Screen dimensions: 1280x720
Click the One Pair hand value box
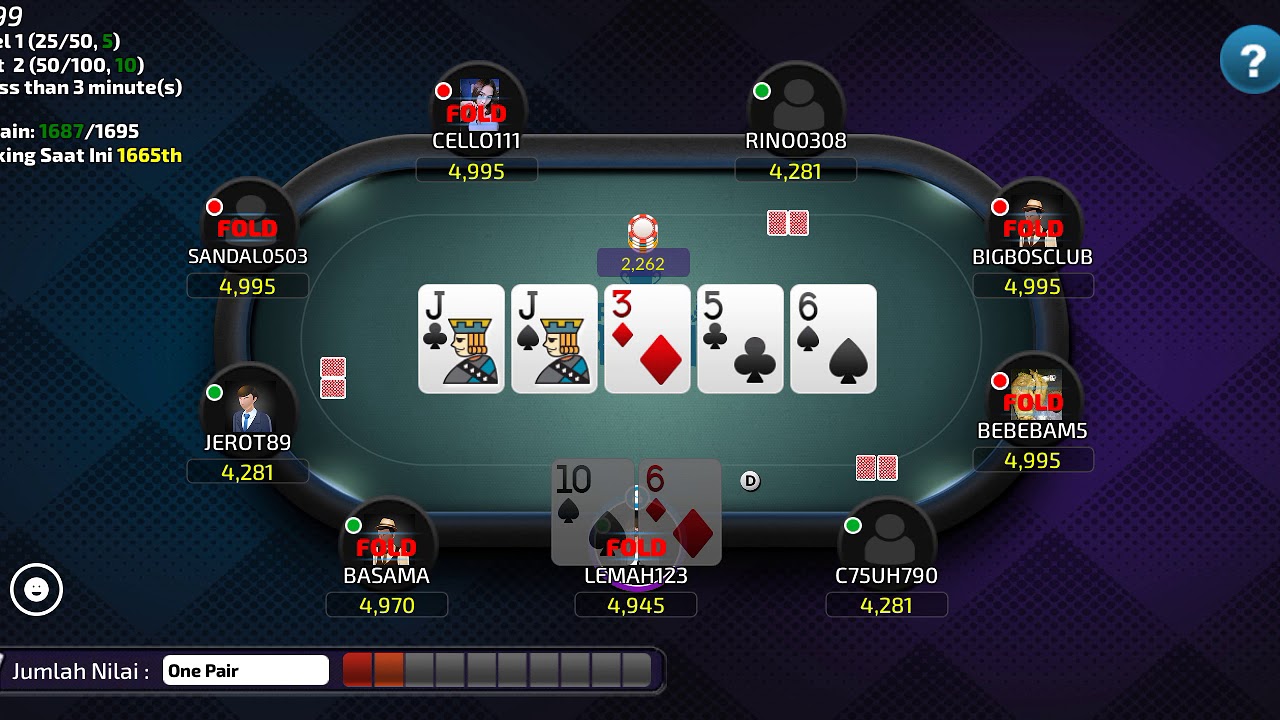(246, 670)
